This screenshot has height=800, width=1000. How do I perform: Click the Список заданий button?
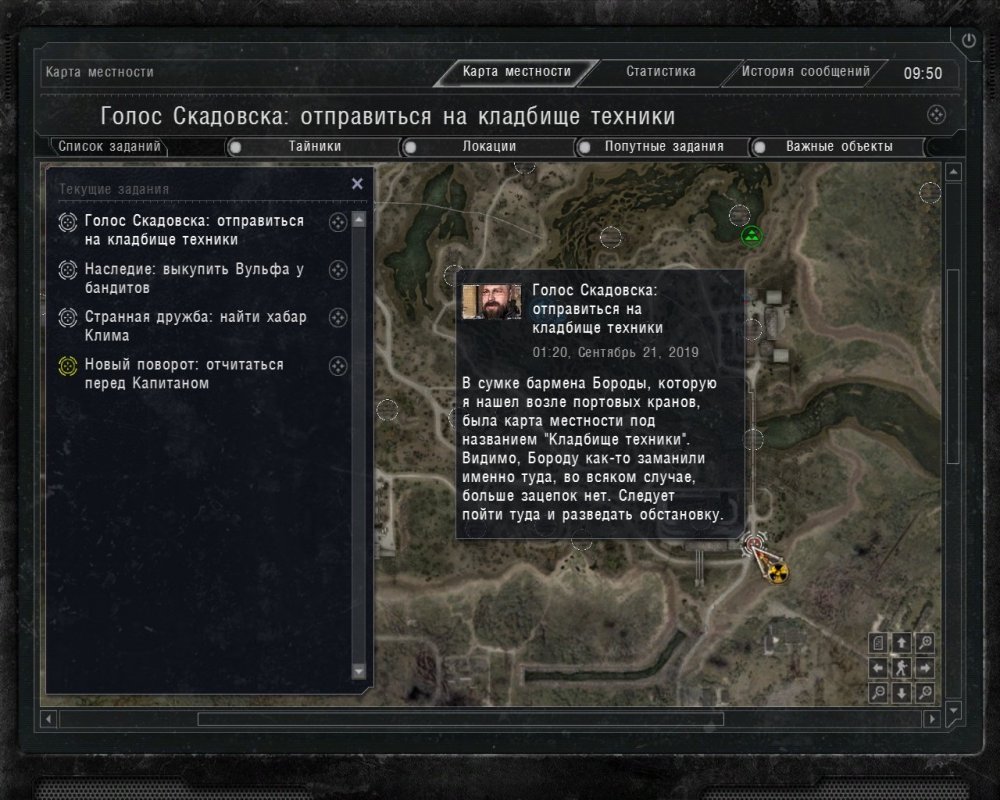109,147
